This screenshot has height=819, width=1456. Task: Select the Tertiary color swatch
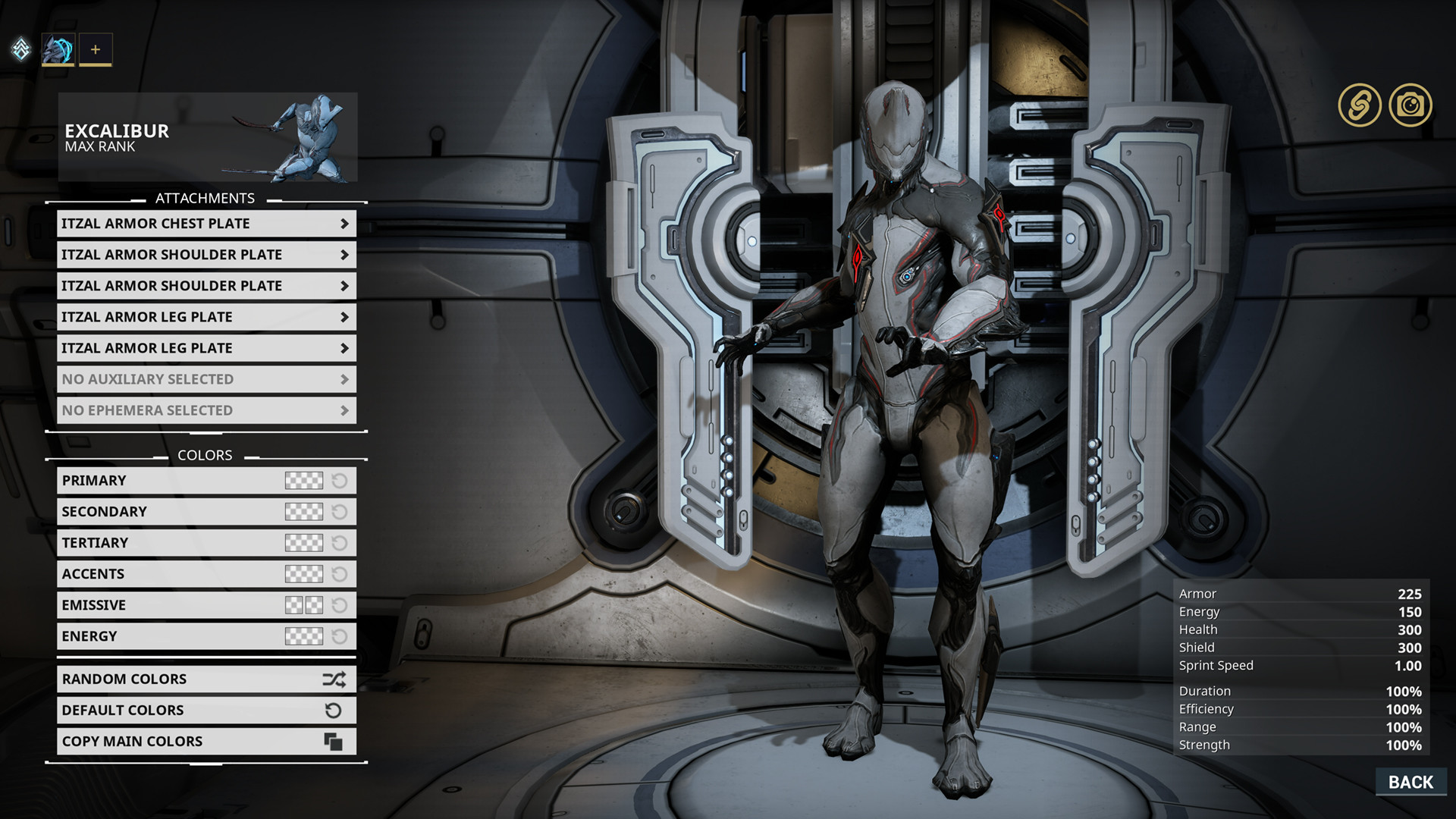click(x=303, y=543)
